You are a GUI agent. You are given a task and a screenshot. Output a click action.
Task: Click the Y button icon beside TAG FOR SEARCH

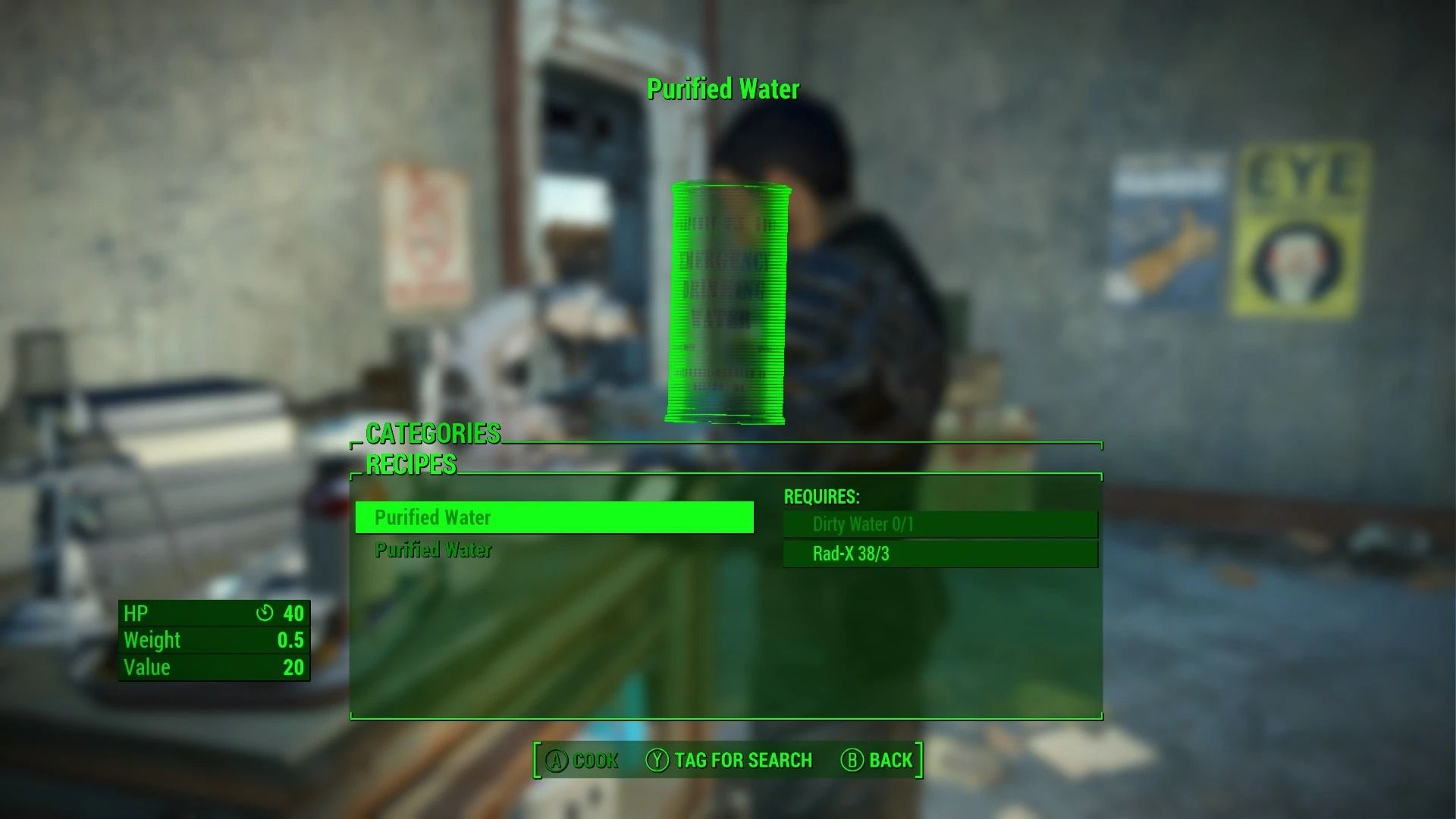tap(657, 760)
